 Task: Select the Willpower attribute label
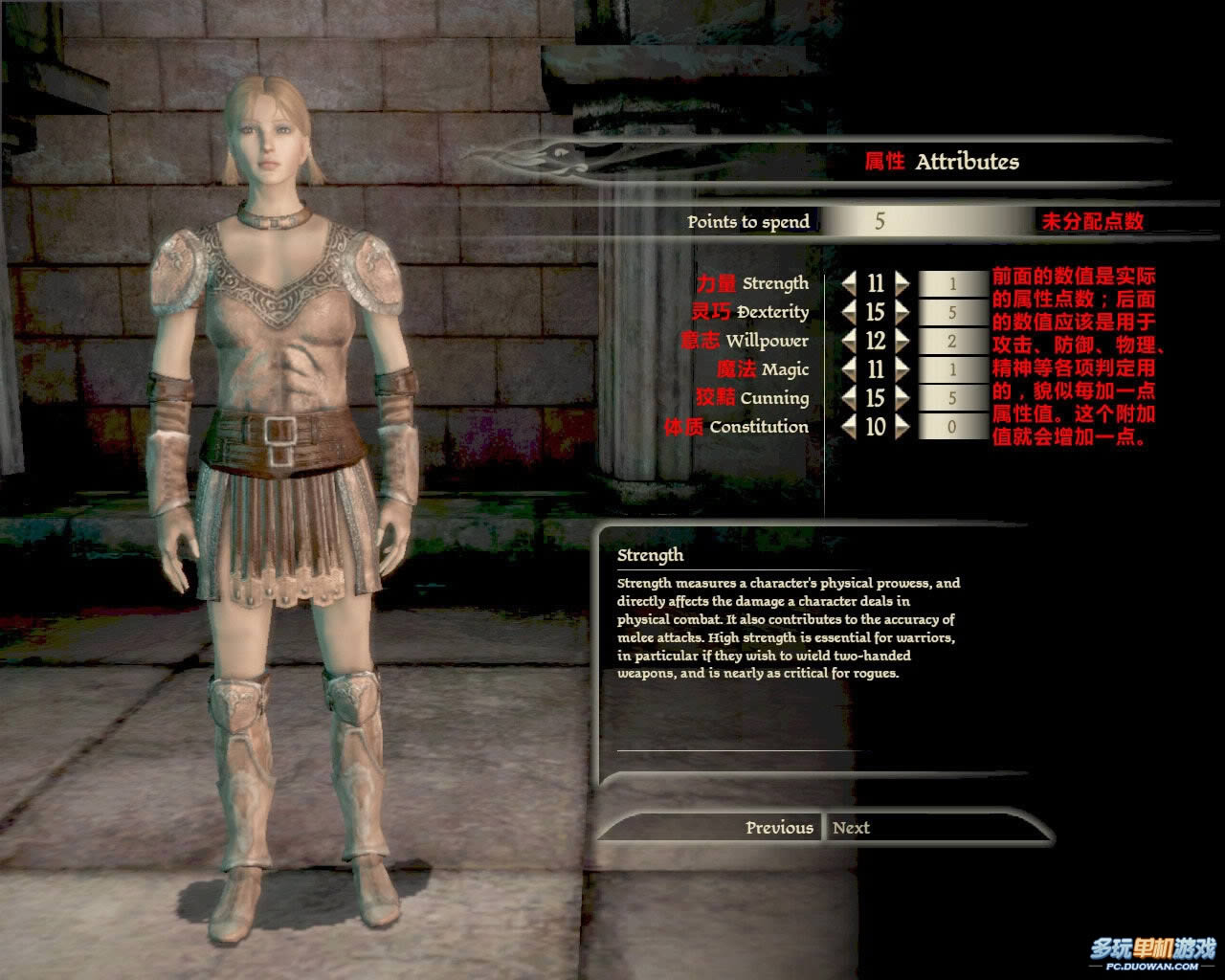coord(767,341)
